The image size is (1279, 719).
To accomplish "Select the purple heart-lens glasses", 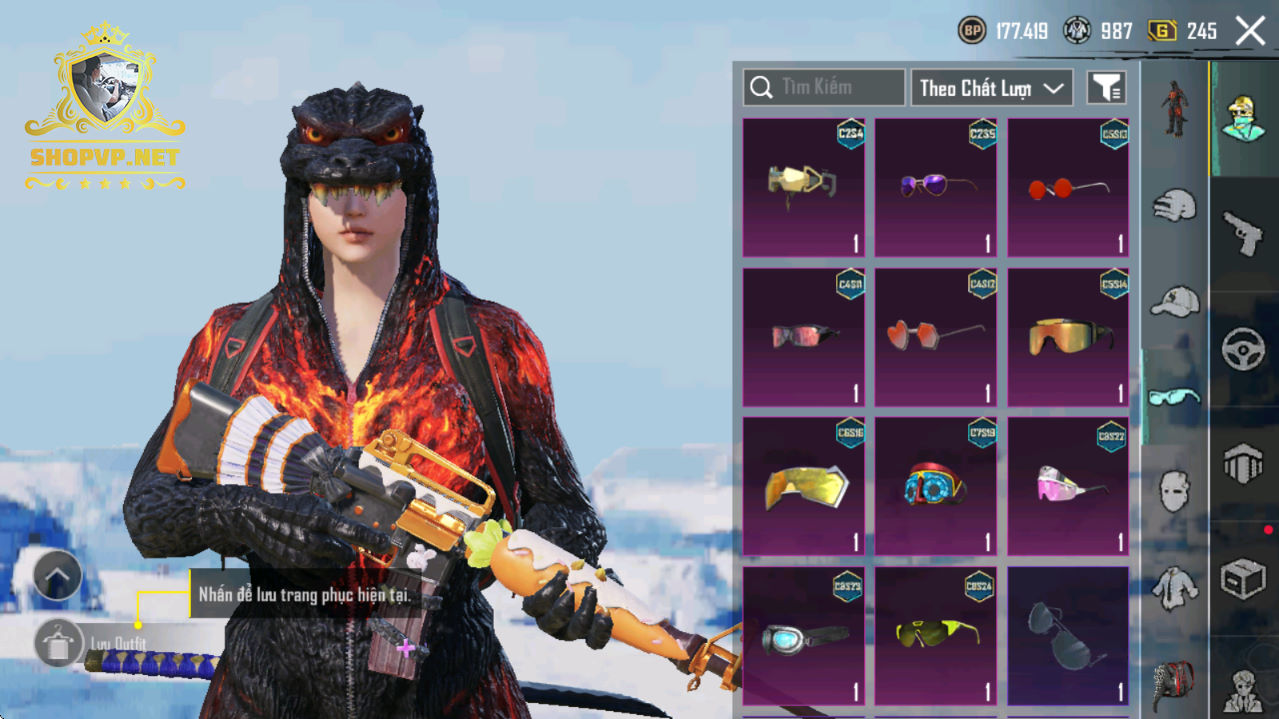I will pyautogui.click(x=935, y=186).
